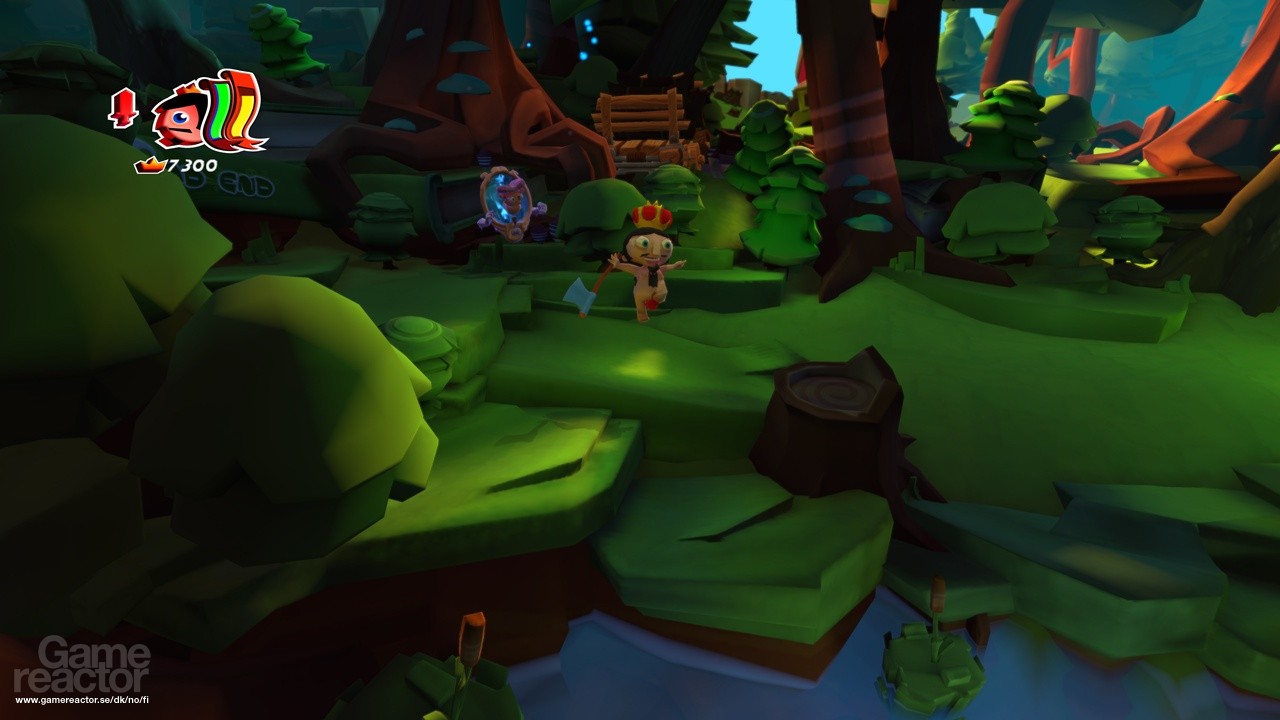Select the axe signpost next to the character
The height and width of the screenshot is (720, 1280).
tap(580, 295)
